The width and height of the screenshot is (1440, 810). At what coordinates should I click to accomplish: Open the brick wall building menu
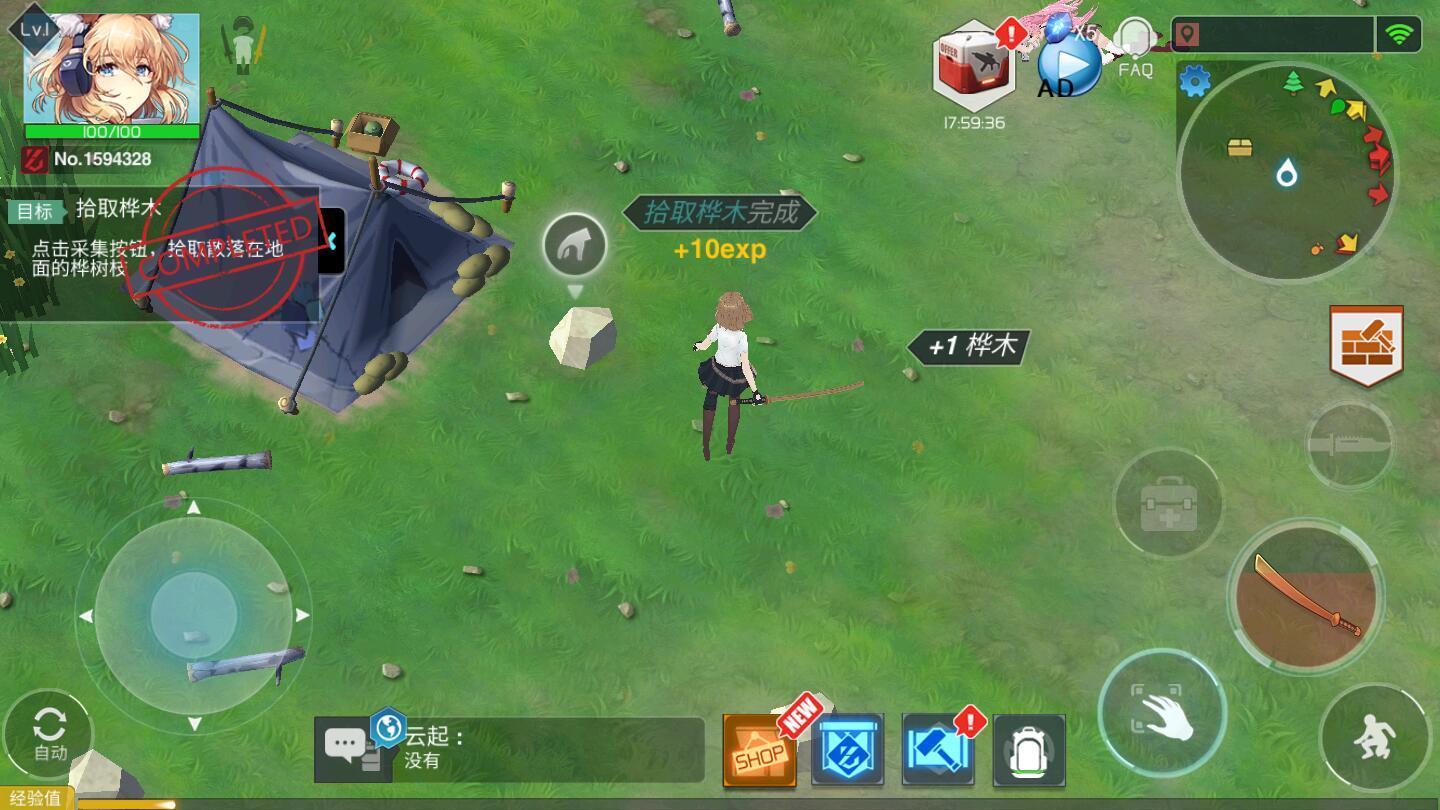pyautogui.click(x=1366, y=345)
